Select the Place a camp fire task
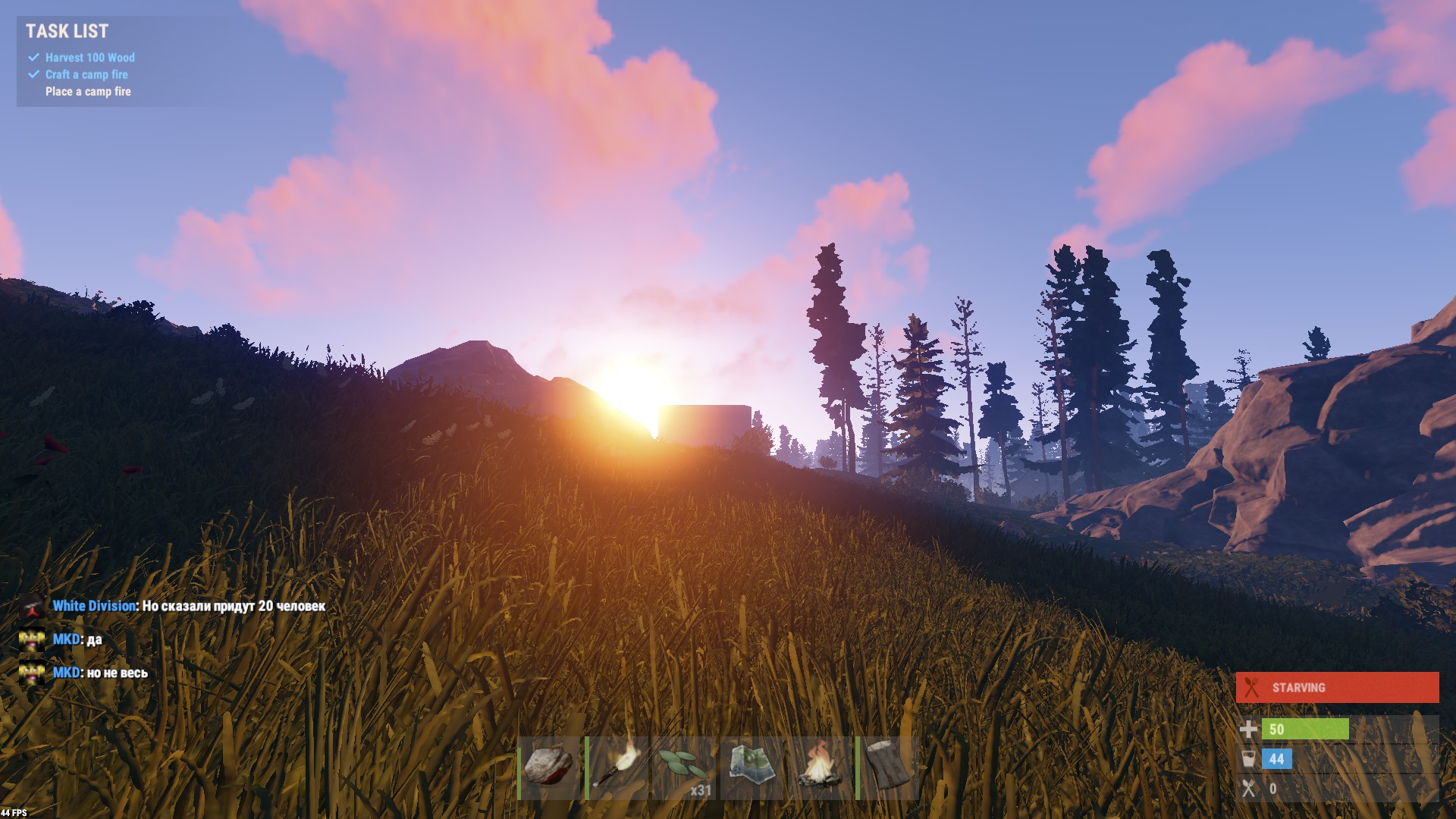The image size is (1456, 819). [x=87, y=91]
